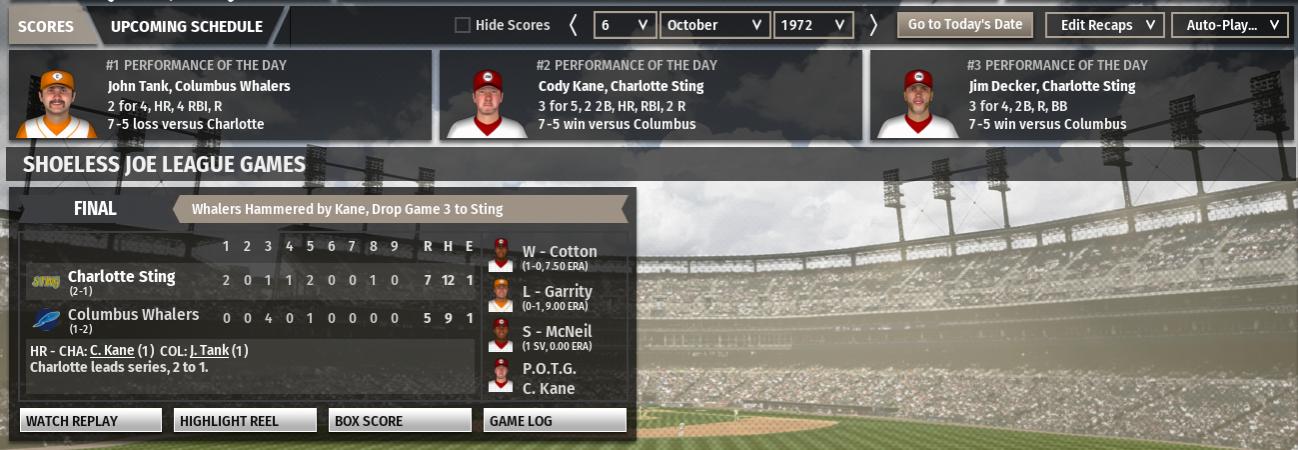Toggle the Hide Scores checkbox
This screenshot has width=1298, height=450.
(x=462, y=25)
